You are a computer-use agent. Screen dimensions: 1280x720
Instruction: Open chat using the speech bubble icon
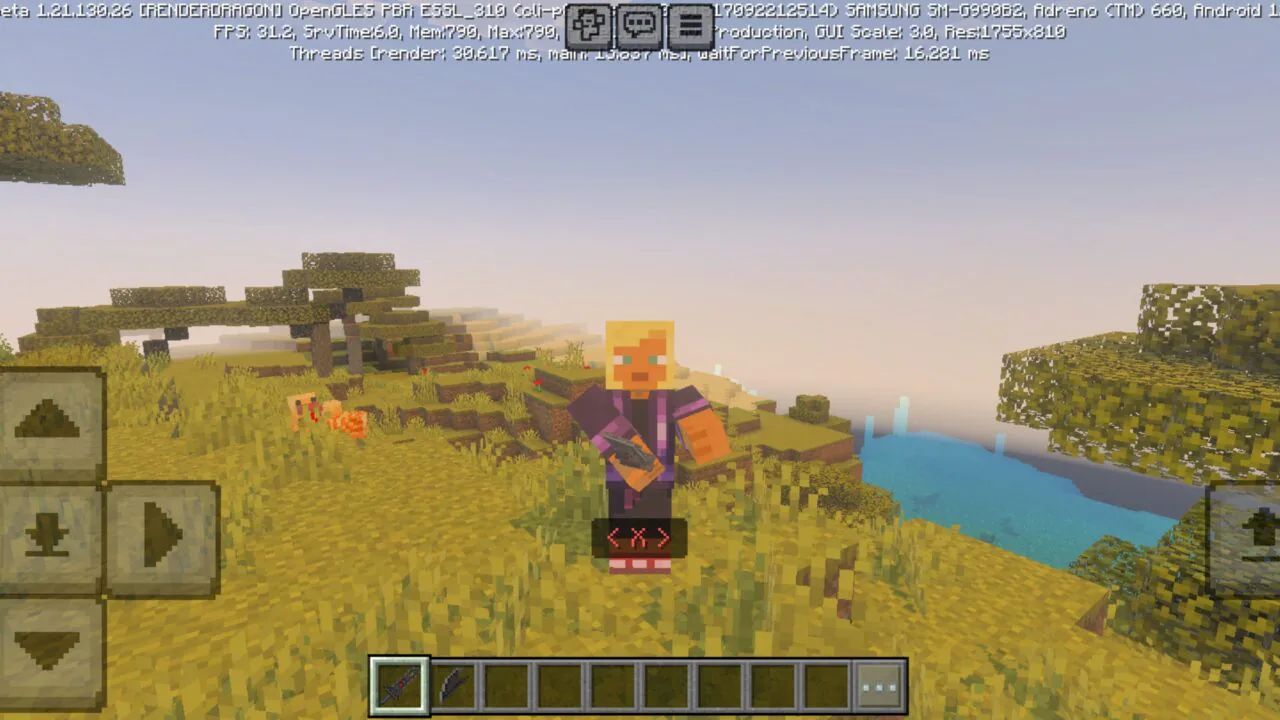point(640,25)
